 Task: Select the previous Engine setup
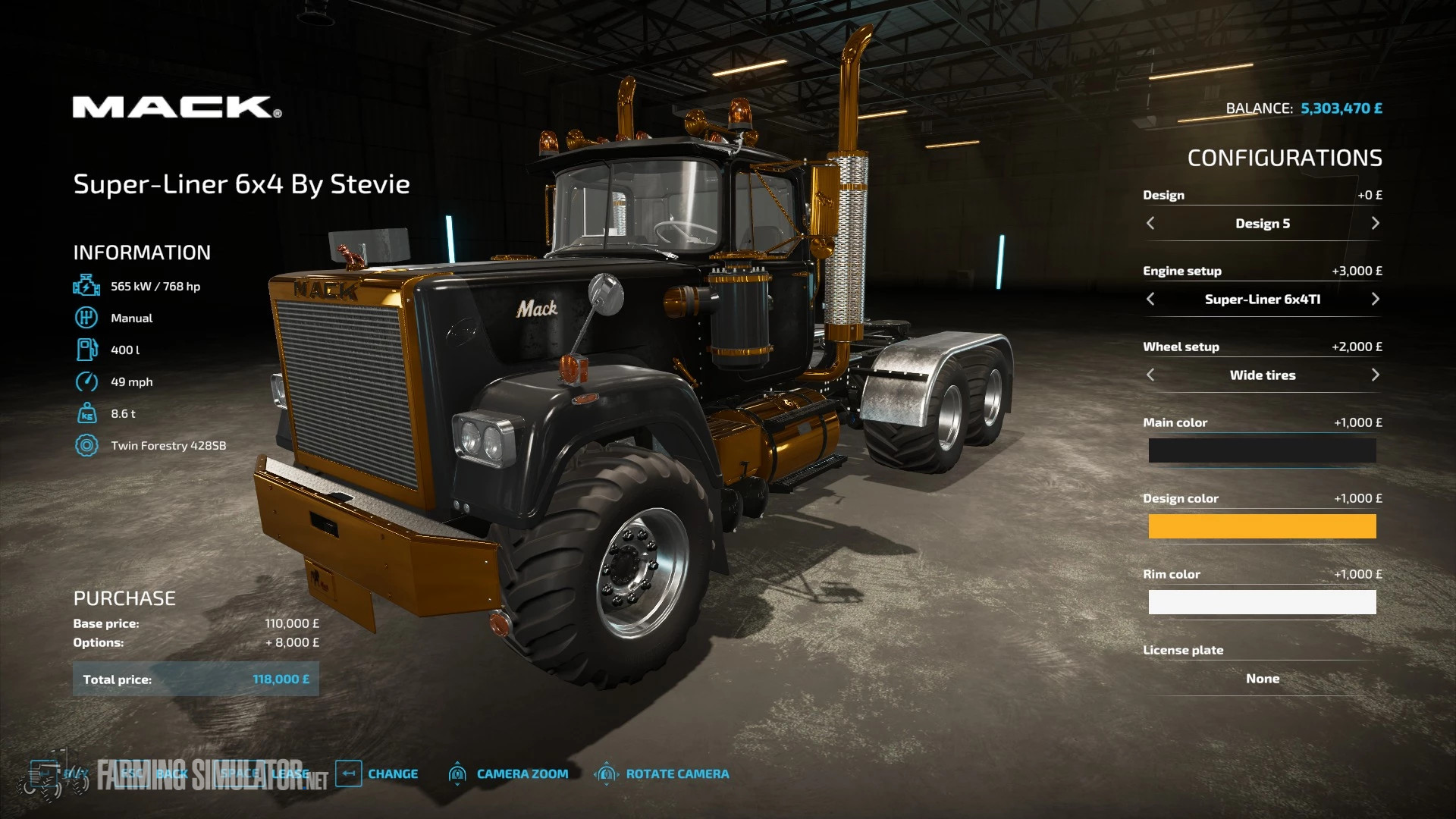click(x=1150, y=299)
